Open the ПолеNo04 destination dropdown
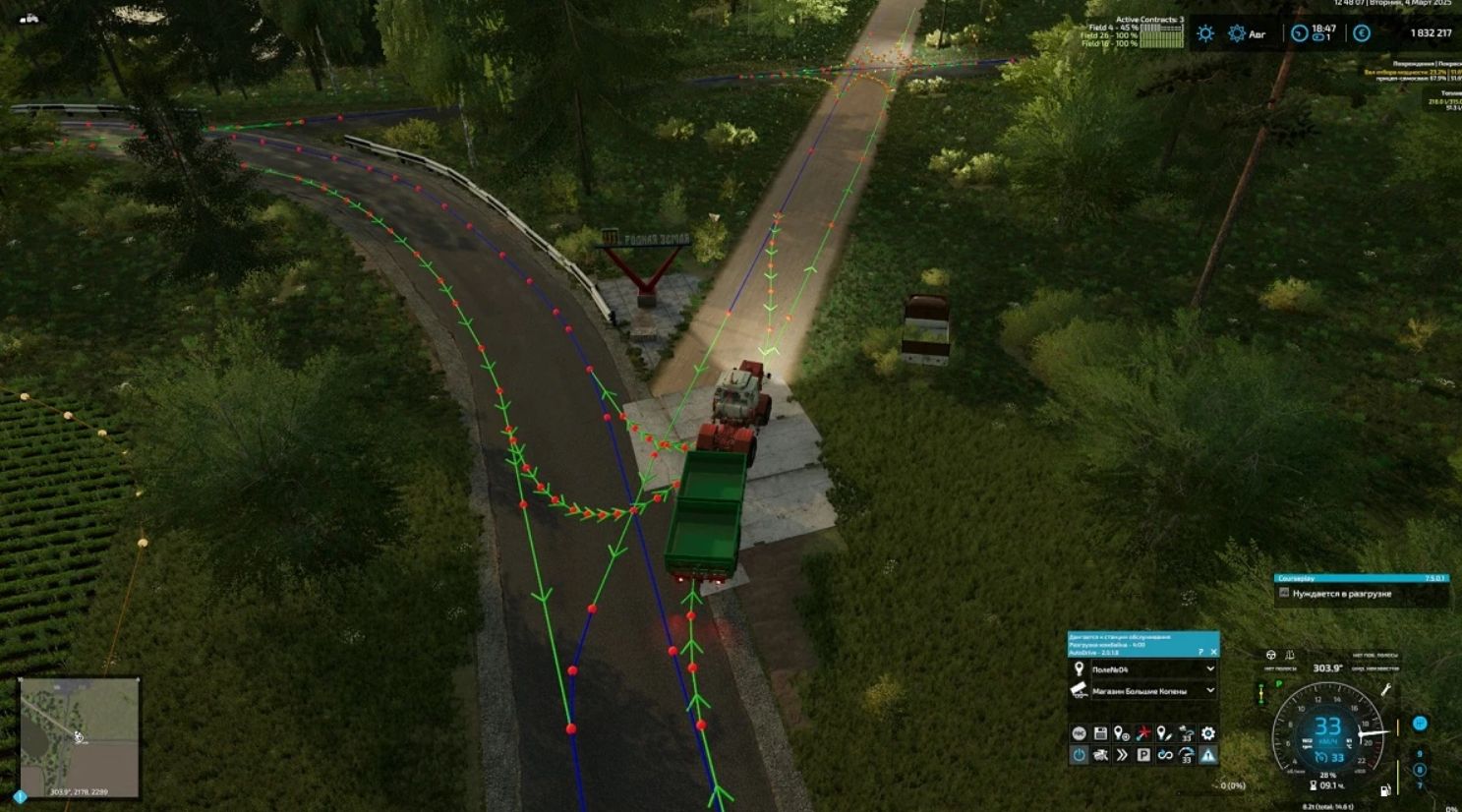The width and height of the screenshot is (1462, 812). 1209,669
